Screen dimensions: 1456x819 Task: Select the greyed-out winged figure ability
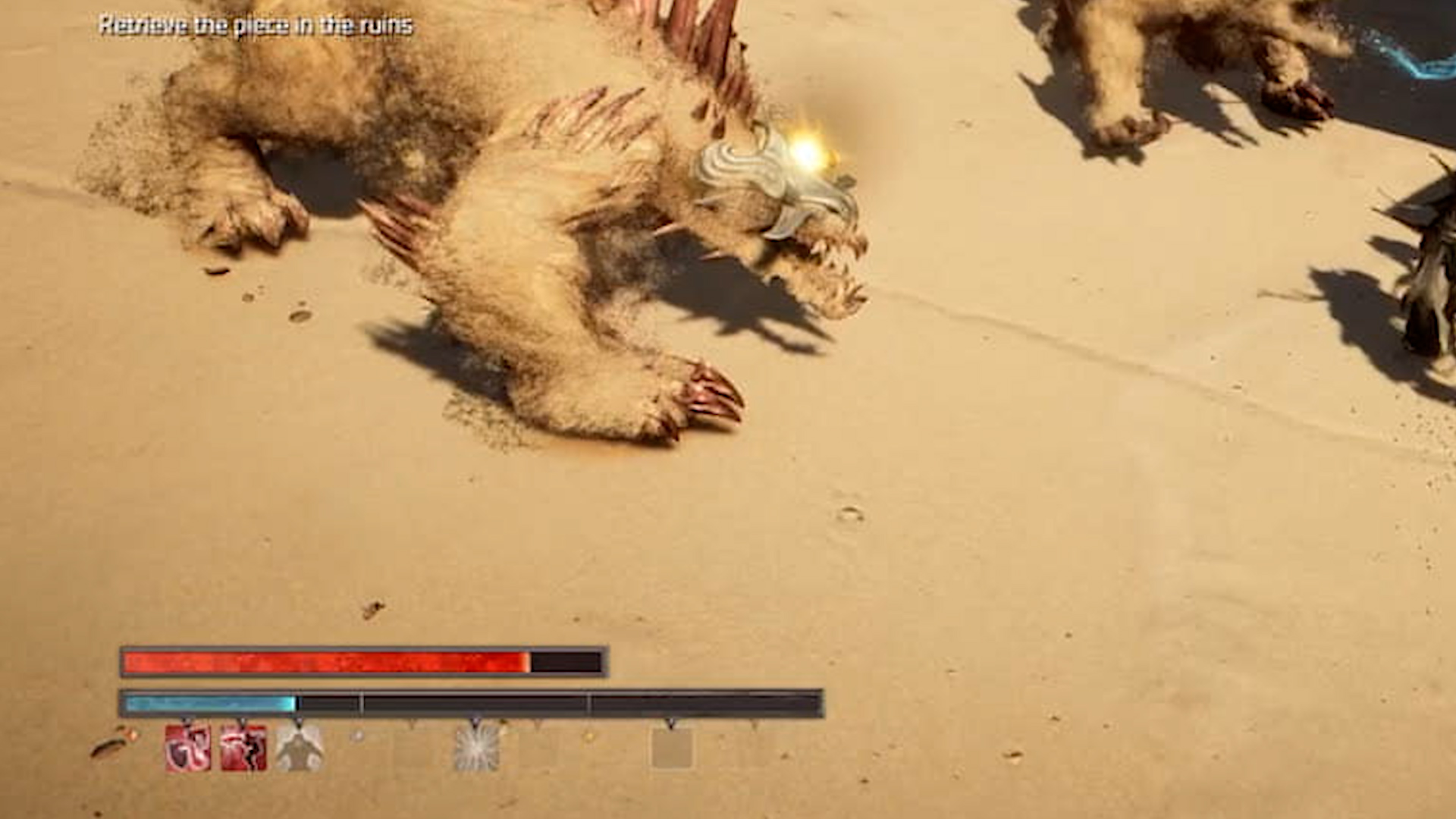(x=299, y=748)
